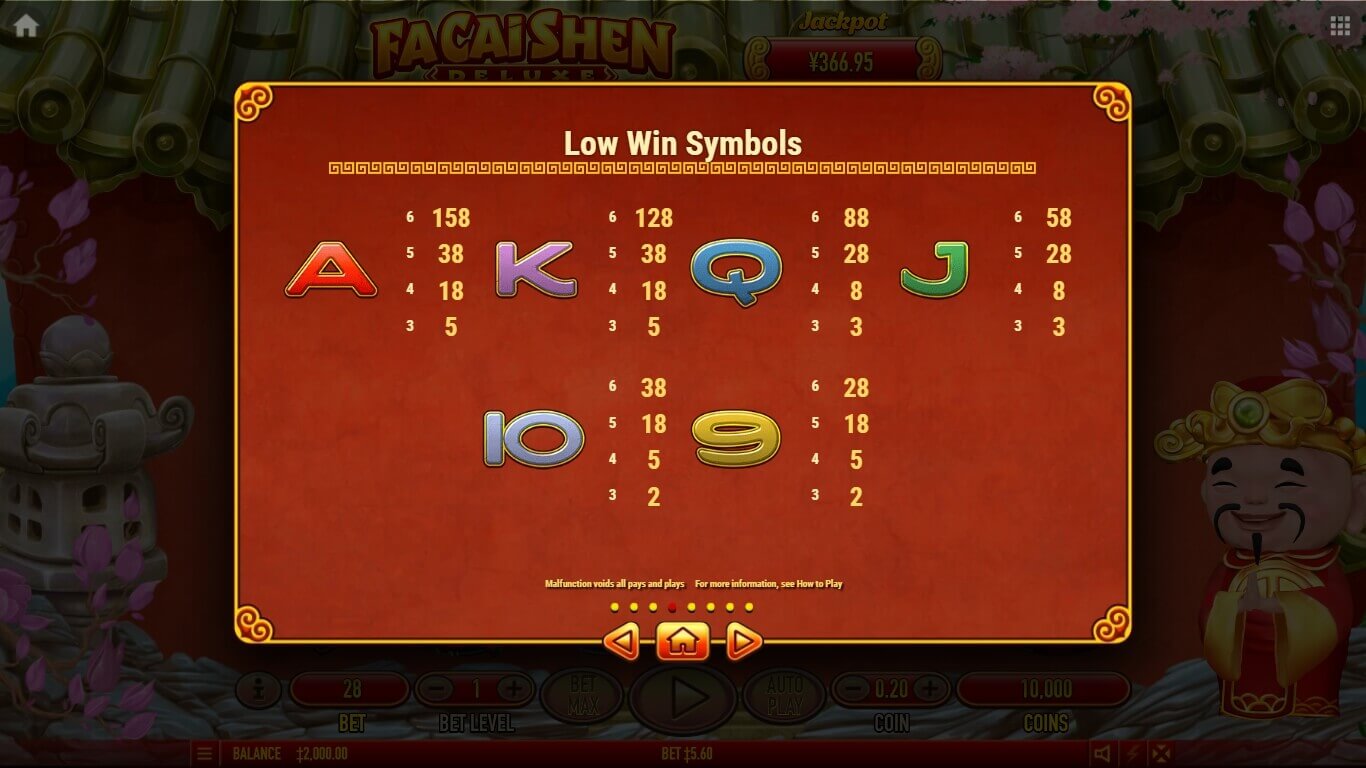
Task: Increase the bet level with plus
Action: tap(514, 689)
